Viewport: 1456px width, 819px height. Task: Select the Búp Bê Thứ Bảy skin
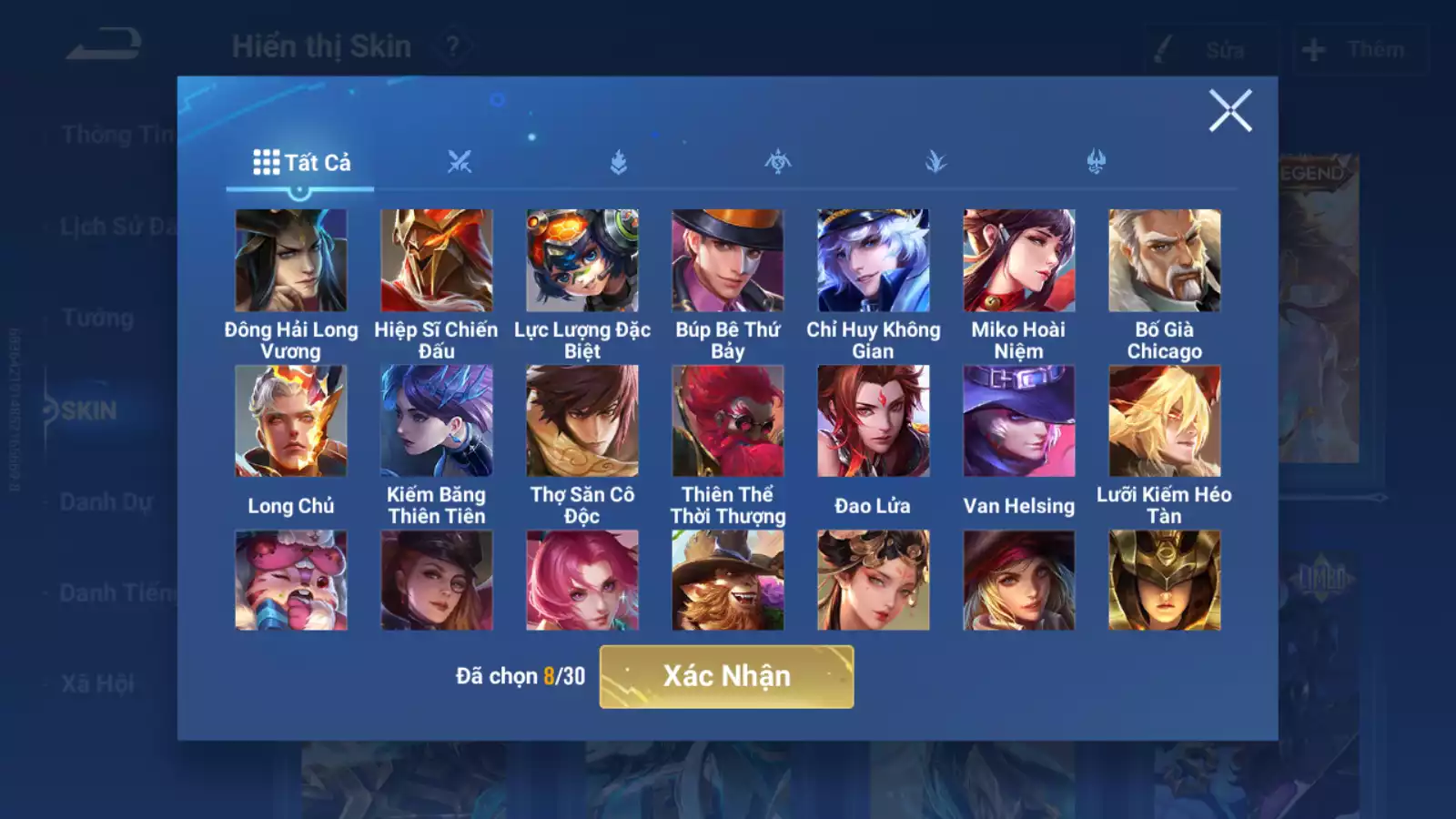(727, 261)
